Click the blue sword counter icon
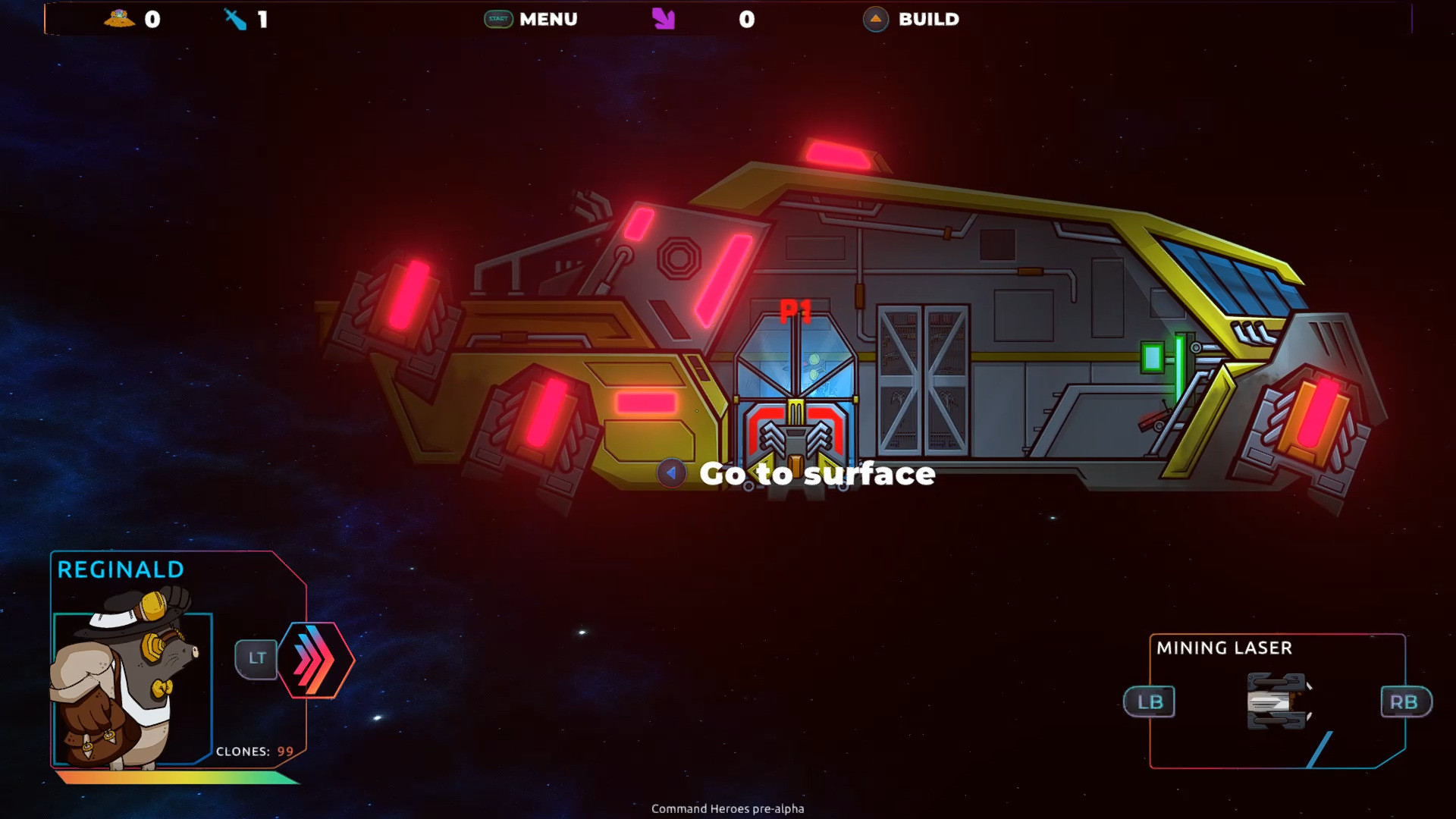 click(234, 19)
